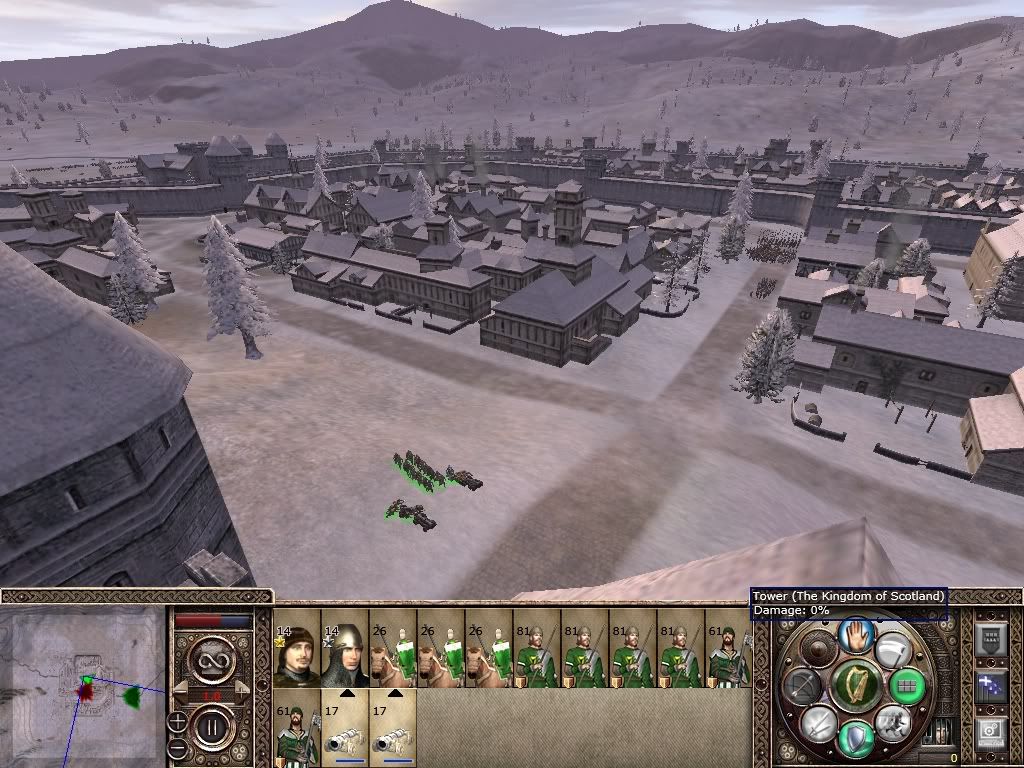This screenshot has width=1024, height=768.
Task: Zoom out the minimap with the minus button
Action: [177, 748]
